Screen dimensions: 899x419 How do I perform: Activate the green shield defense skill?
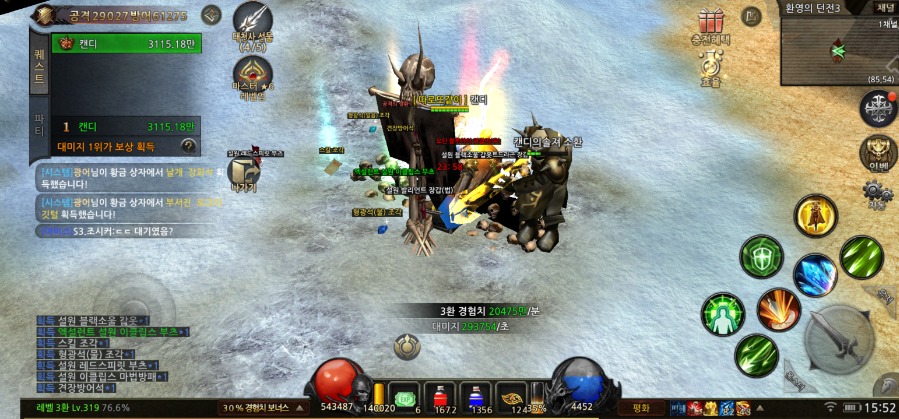tap(760, 257)
